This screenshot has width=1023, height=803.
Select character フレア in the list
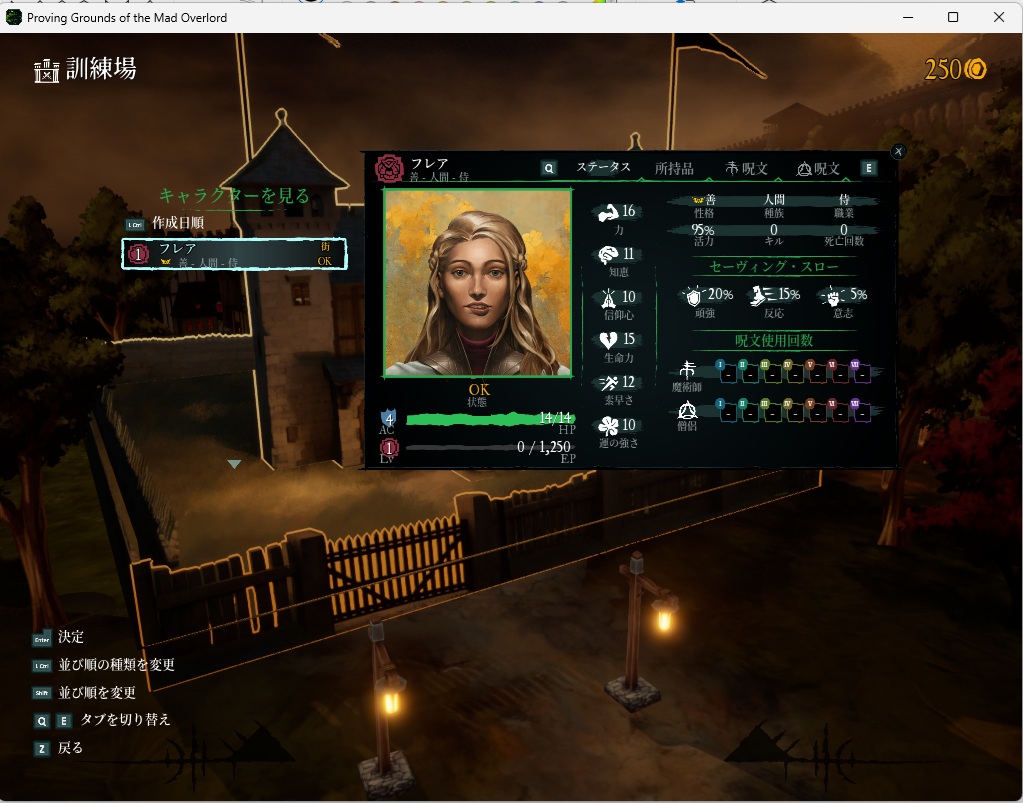[234, 254]
